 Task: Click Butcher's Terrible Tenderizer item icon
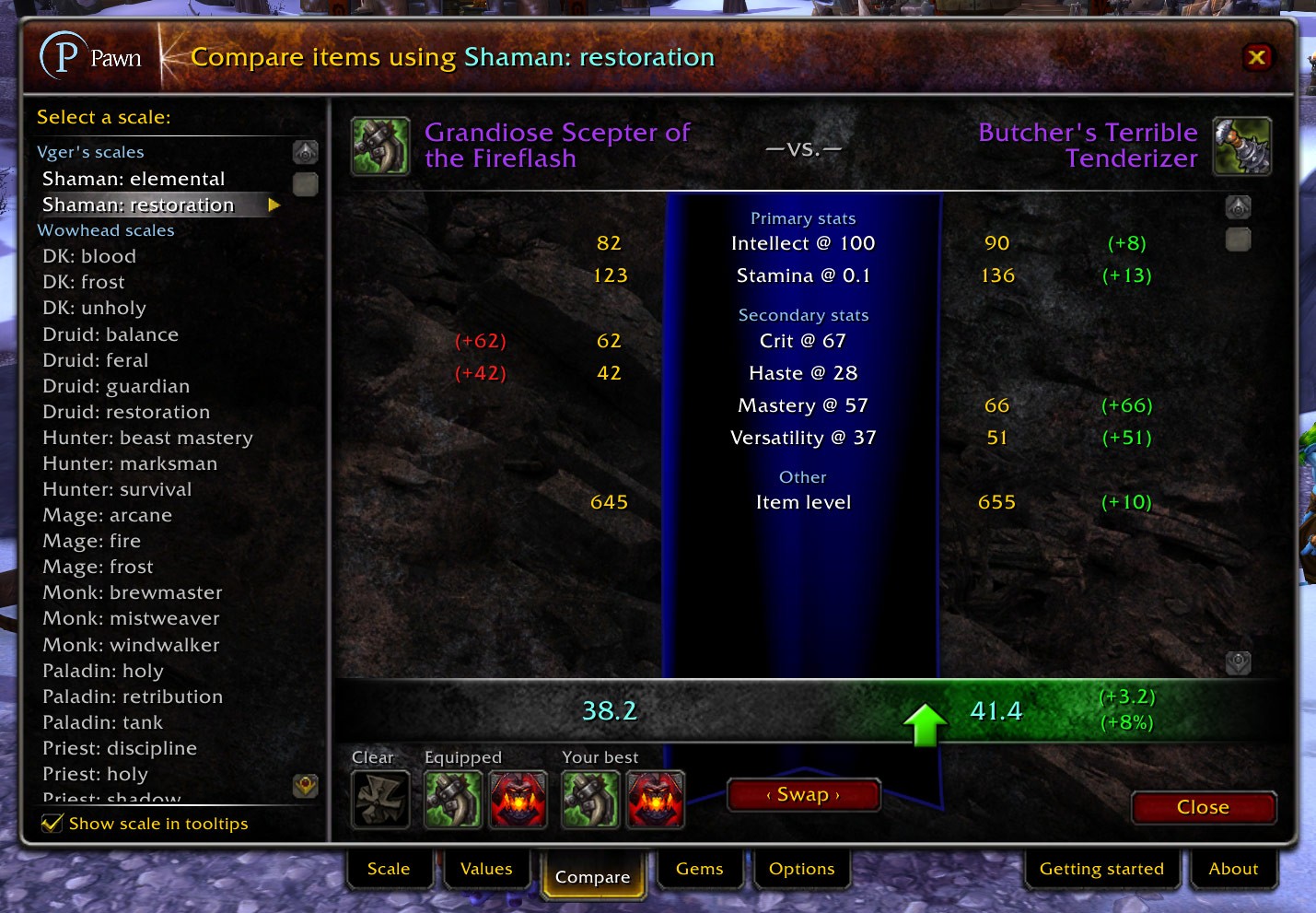pos(1241,146)
